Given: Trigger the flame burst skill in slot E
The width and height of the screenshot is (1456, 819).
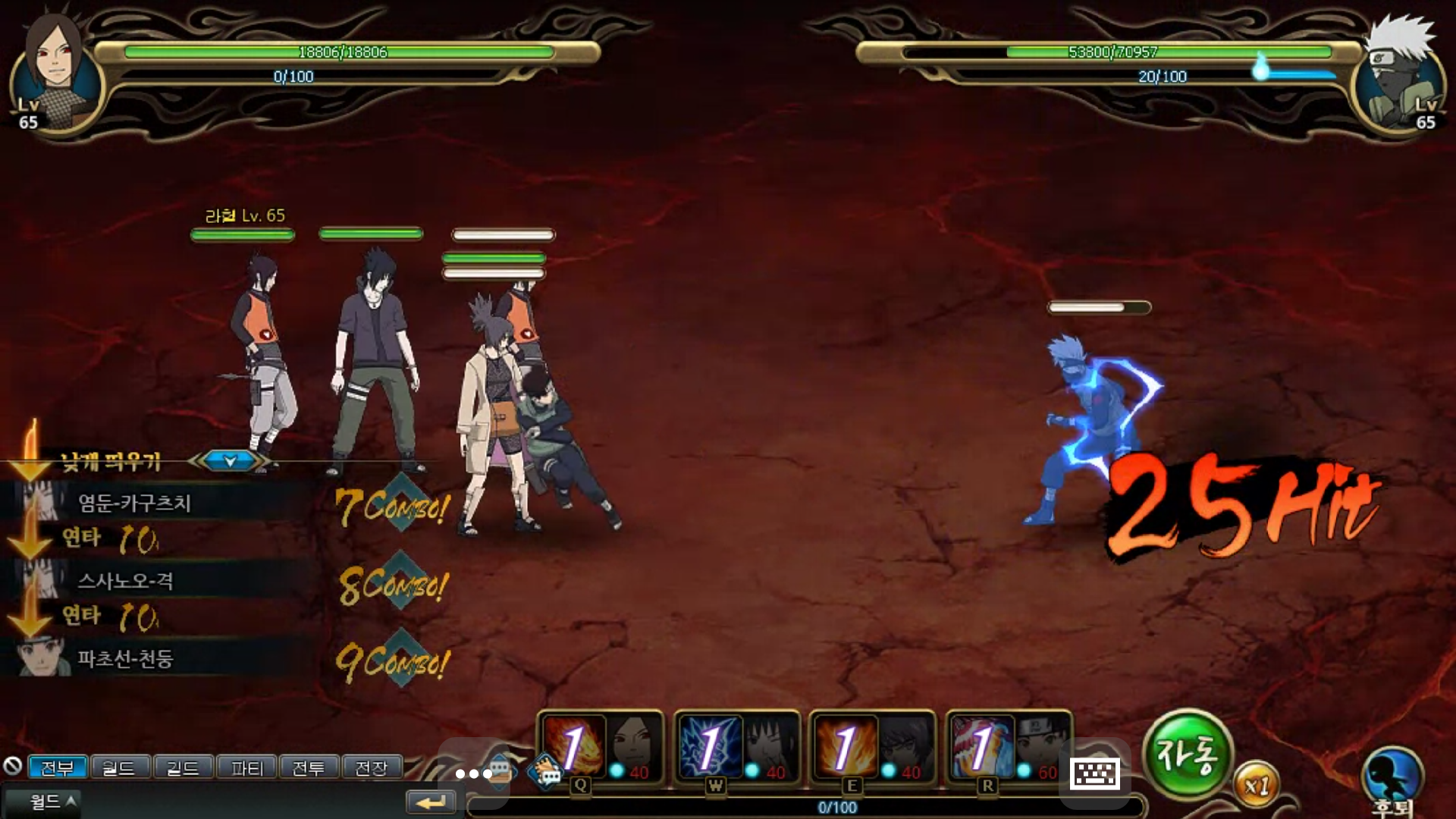Looking at the screenshot, I should [x=845, y=748].
